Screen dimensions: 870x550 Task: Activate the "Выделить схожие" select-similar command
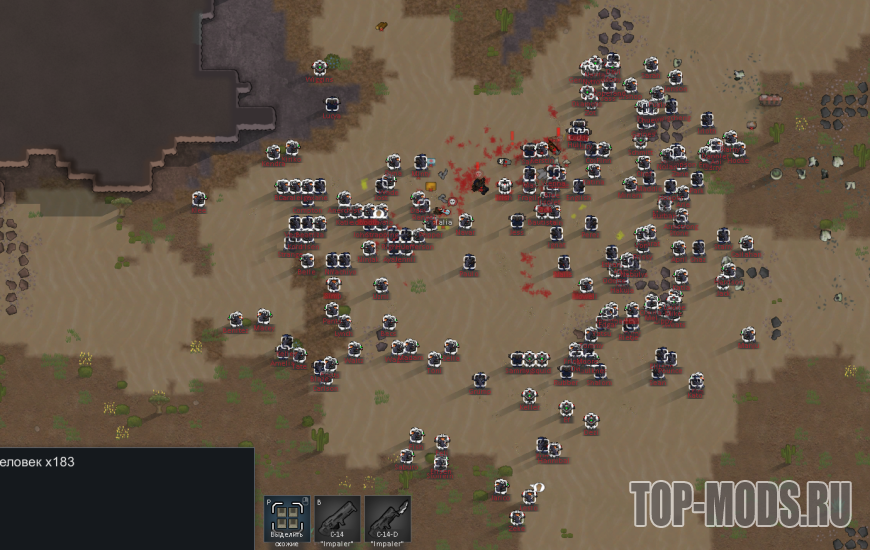pyautogui.click(x=287, y=519)
